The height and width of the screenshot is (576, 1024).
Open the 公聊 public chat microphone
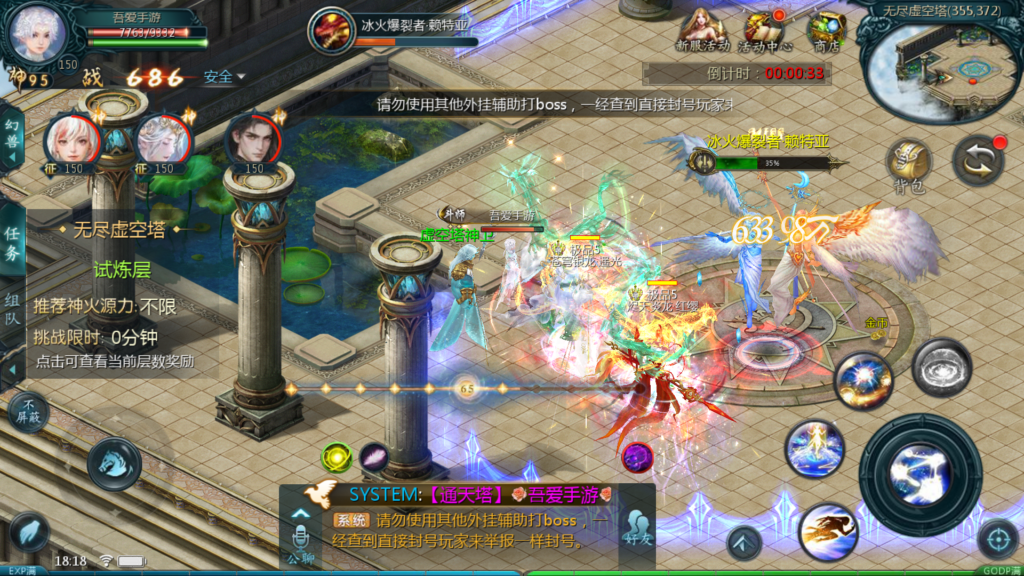[300, 536]
